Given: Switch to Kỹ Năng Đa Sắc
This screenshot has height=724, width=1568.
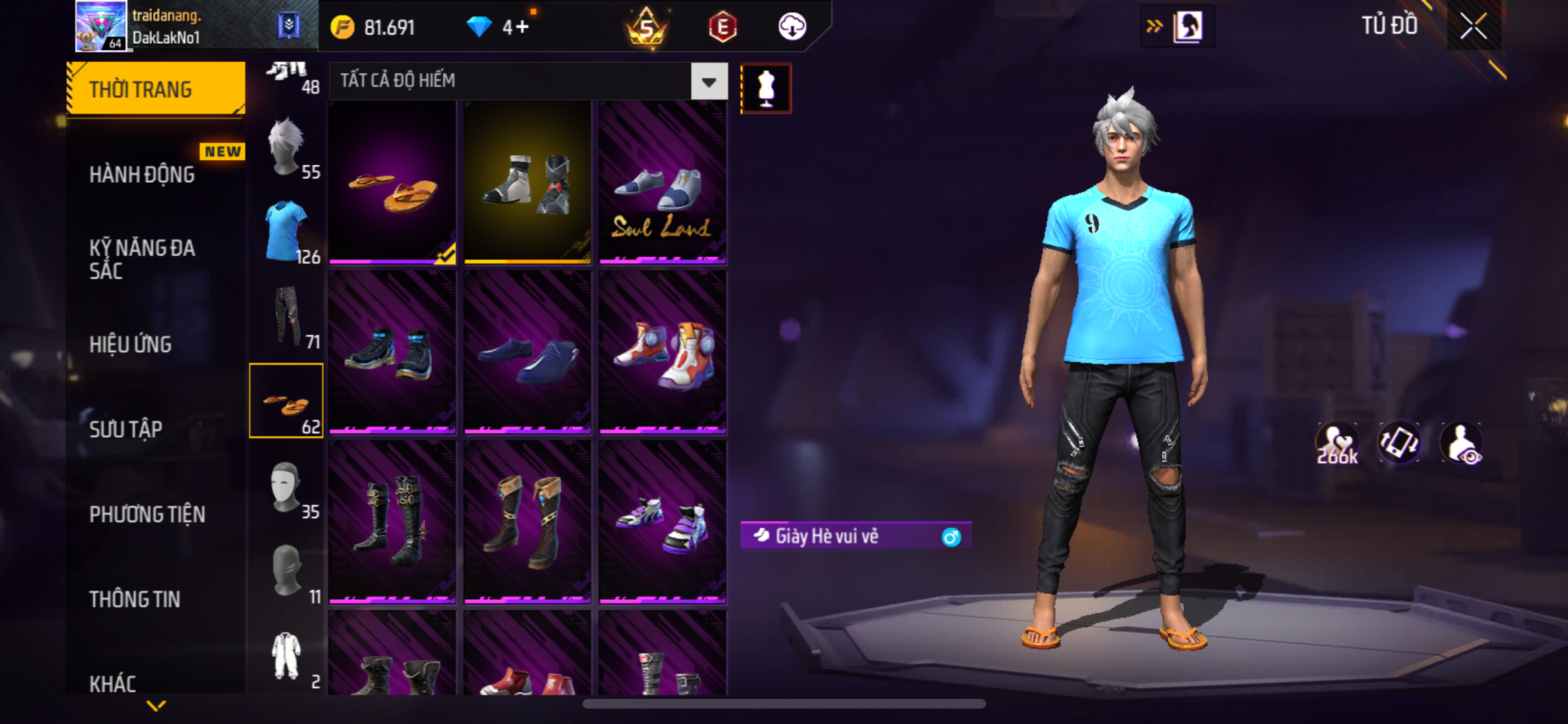Looking at the screenshot, I should coord(142,259).
